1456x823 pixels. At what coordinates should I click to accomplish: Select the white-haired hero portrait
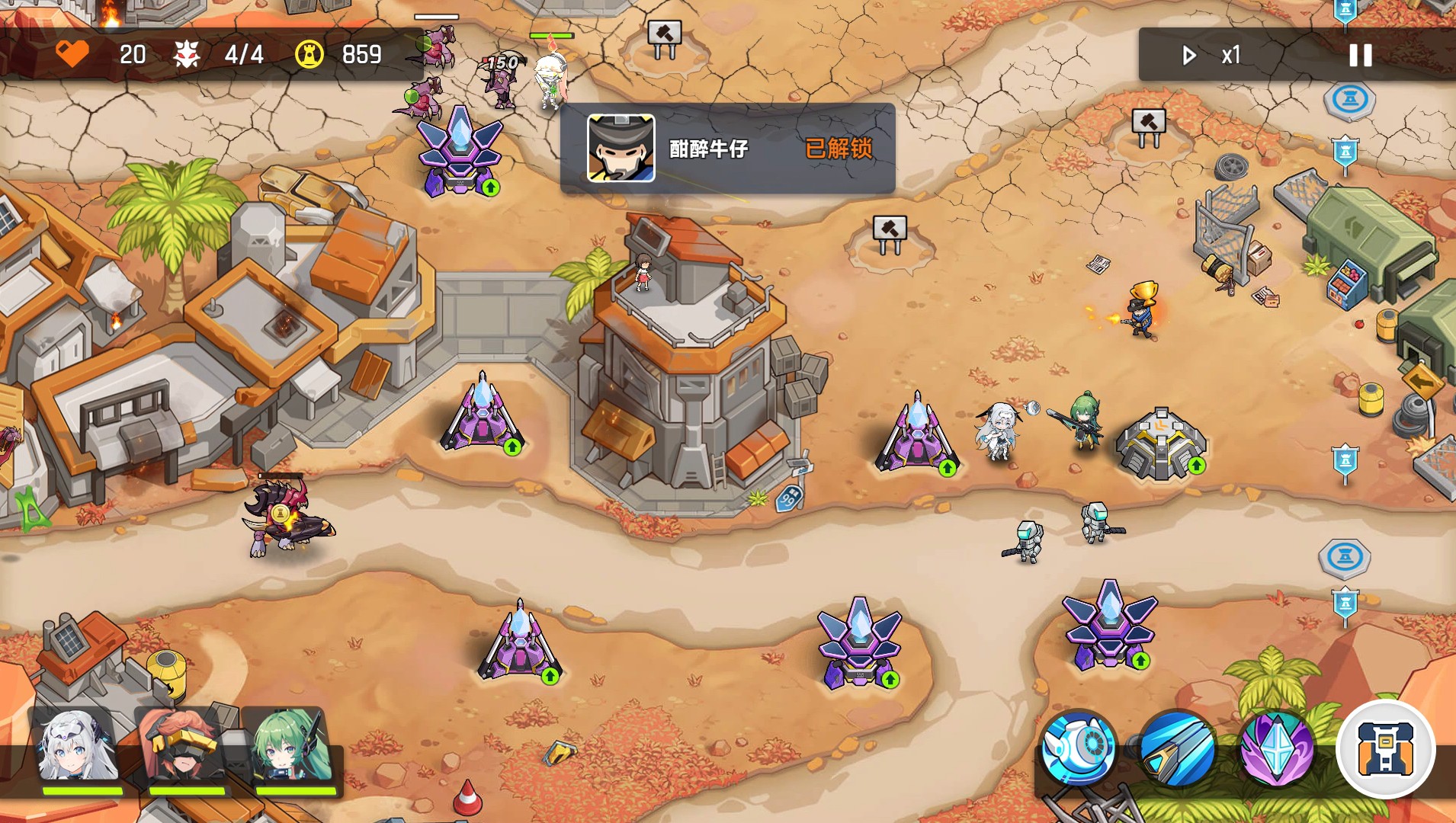tap(79, 748)
